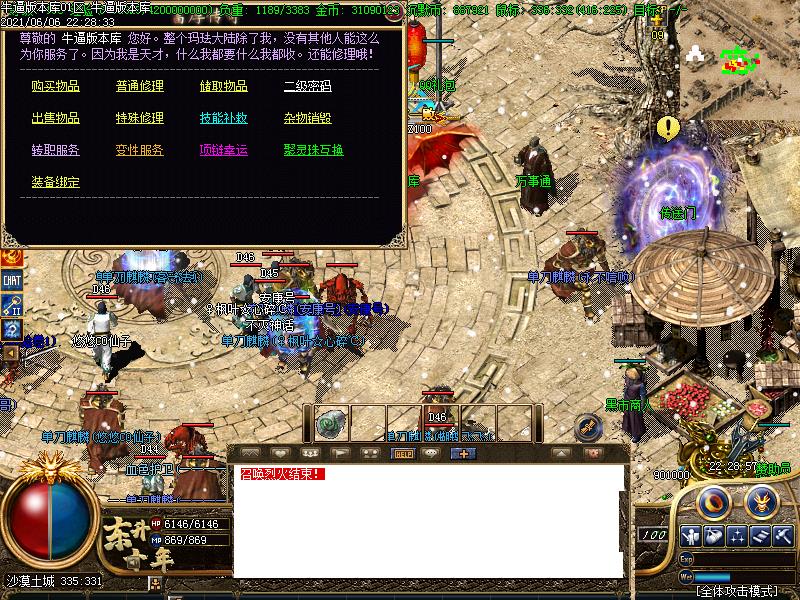Click the 二级密码 link
Viewport: 800px width, 600px height.
[307, 87]
